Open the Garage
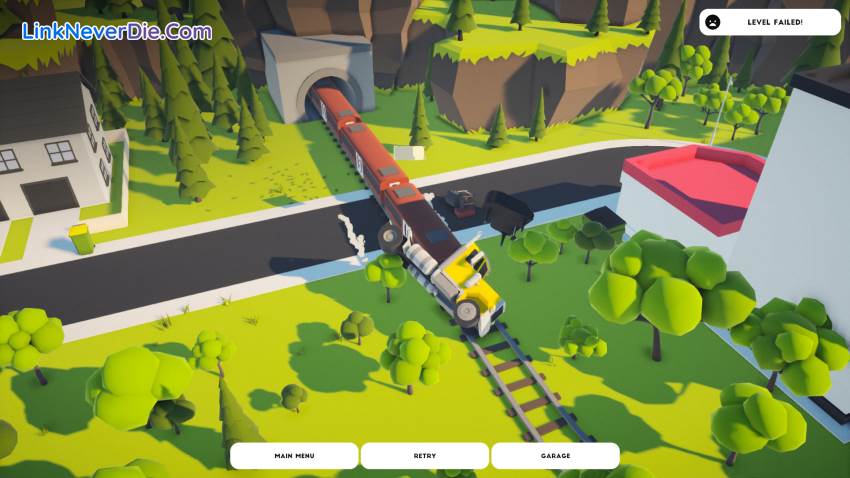The width and height of the screenshot is (850, 478). (x=555, y=456)
